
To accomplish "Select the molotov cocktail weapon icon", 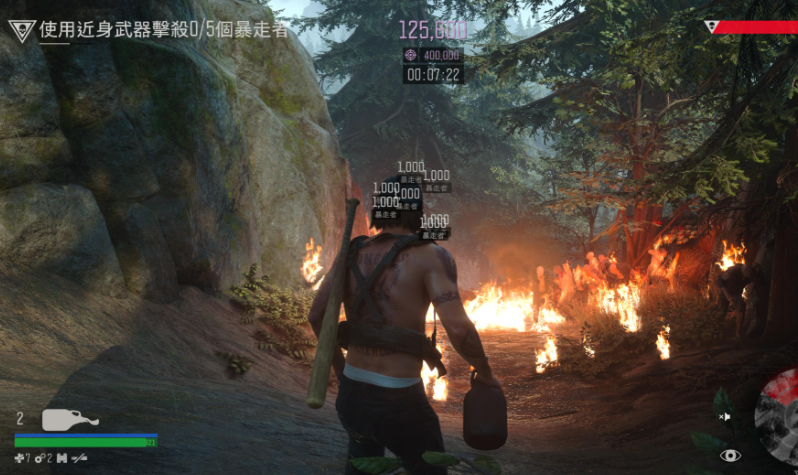I will (69, 419).
